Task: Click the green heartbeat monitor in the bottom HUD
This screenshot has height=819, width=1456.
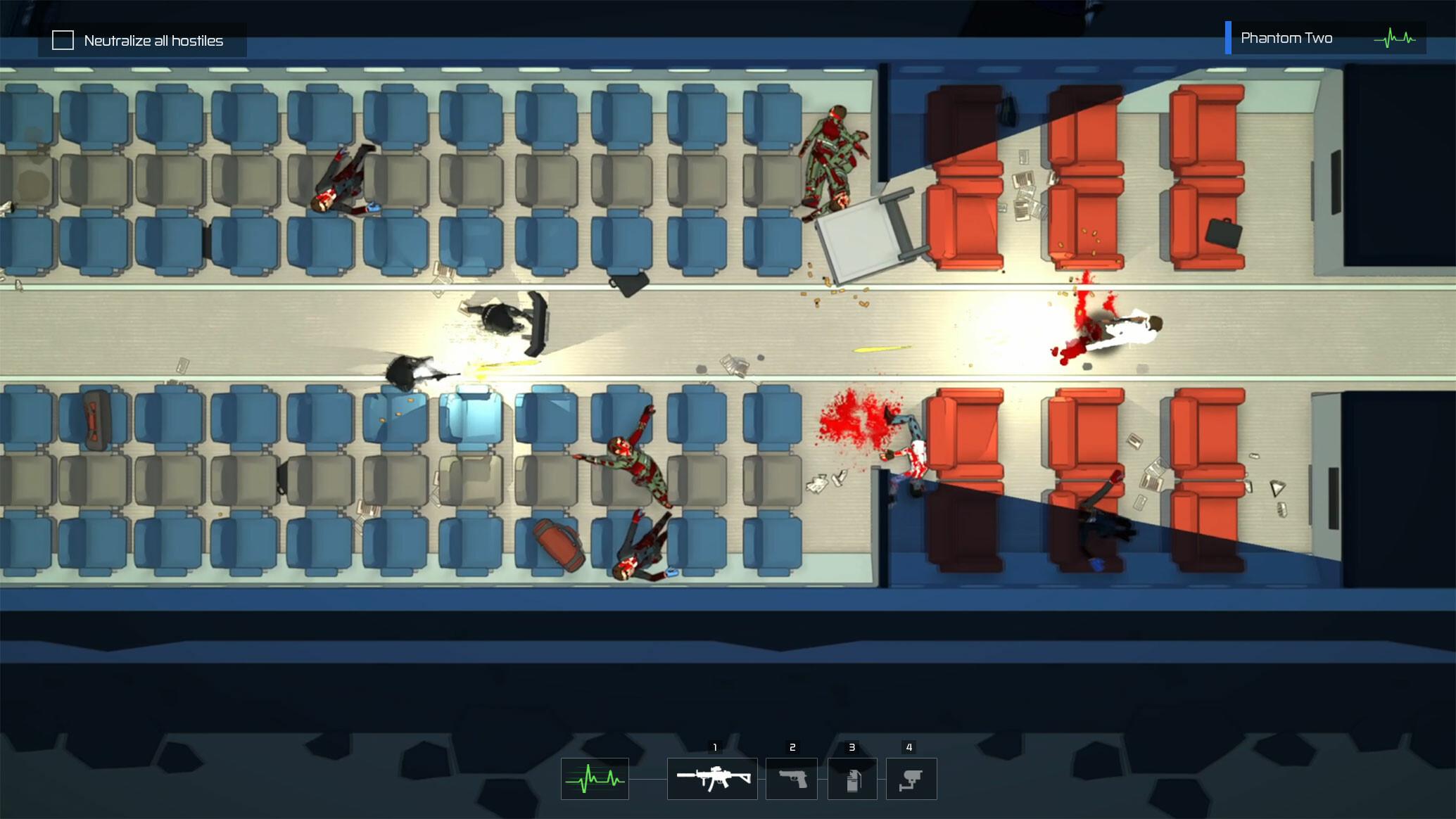Action: [595, 778]
